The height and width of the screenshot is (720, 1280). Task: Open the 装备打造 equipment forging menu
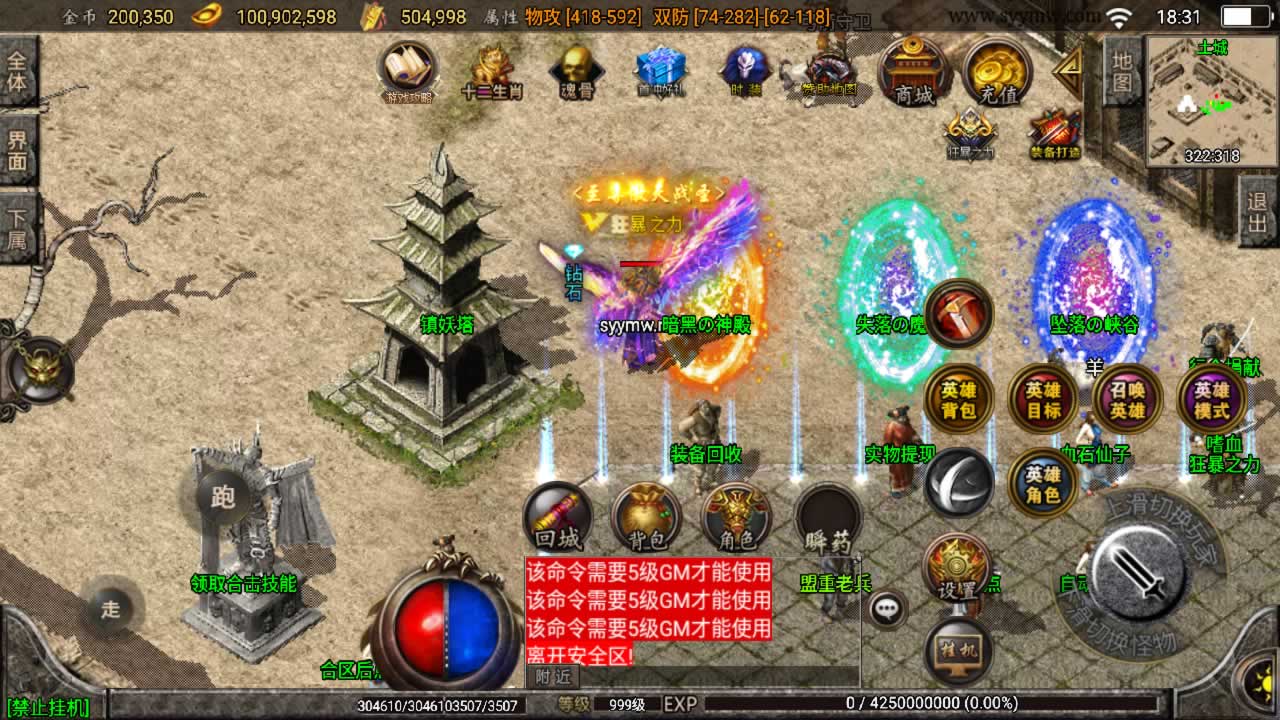[x=1054, y=134]
